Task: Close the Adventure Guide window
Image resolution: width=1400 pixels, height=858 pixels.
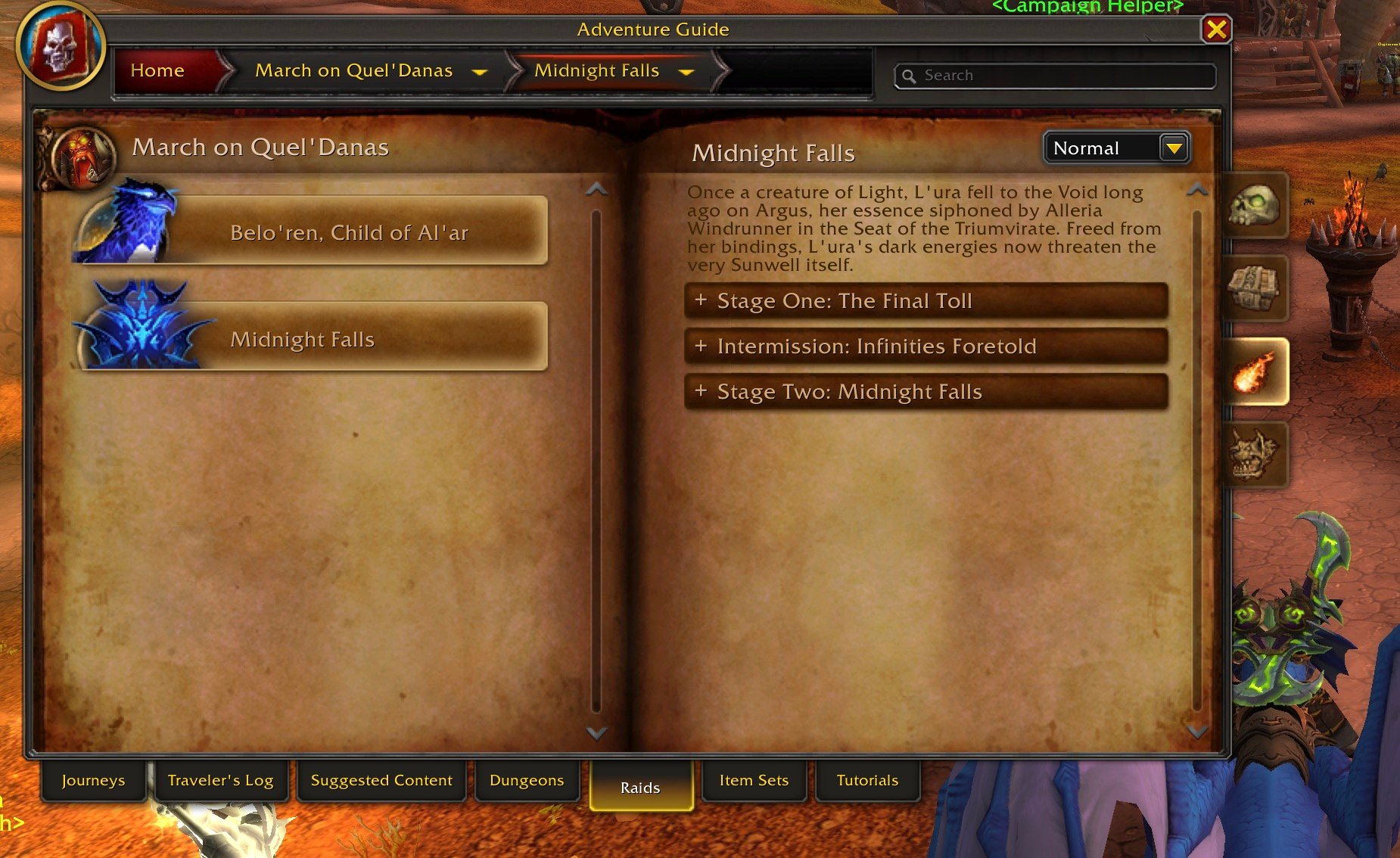Action: click(x=1216, y=30)
